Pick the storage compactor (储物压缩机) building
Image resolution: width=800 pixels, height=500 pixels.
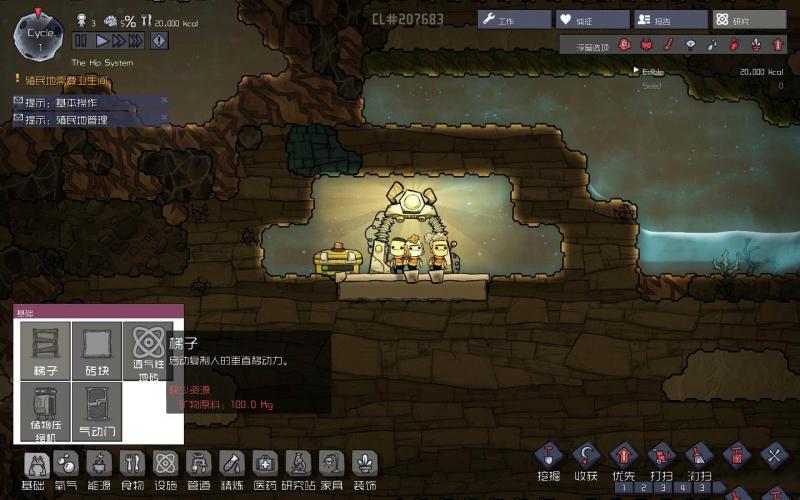46,410
